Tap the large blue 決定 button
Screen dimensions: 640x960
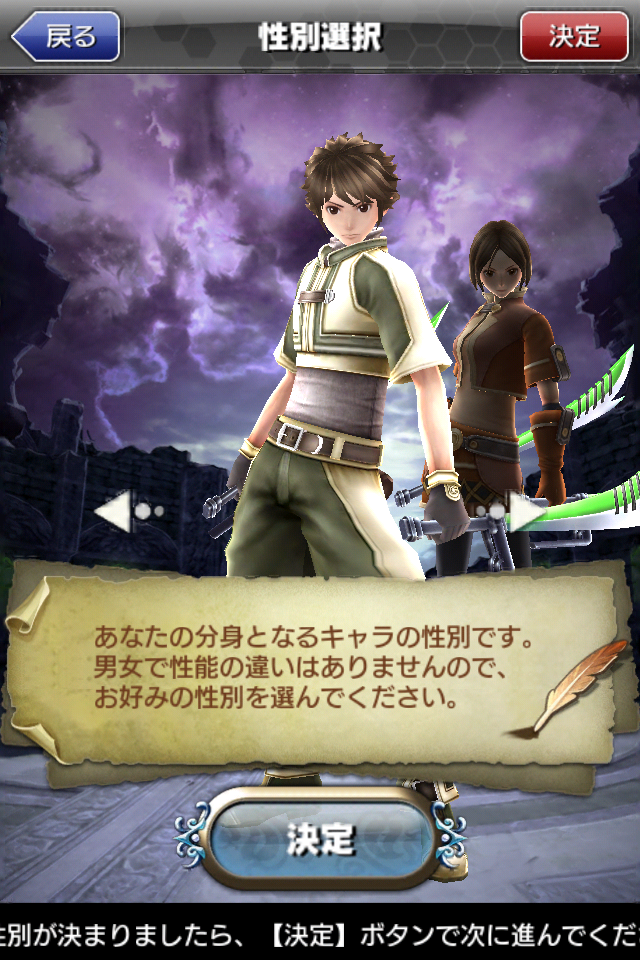tap(321, 839)
